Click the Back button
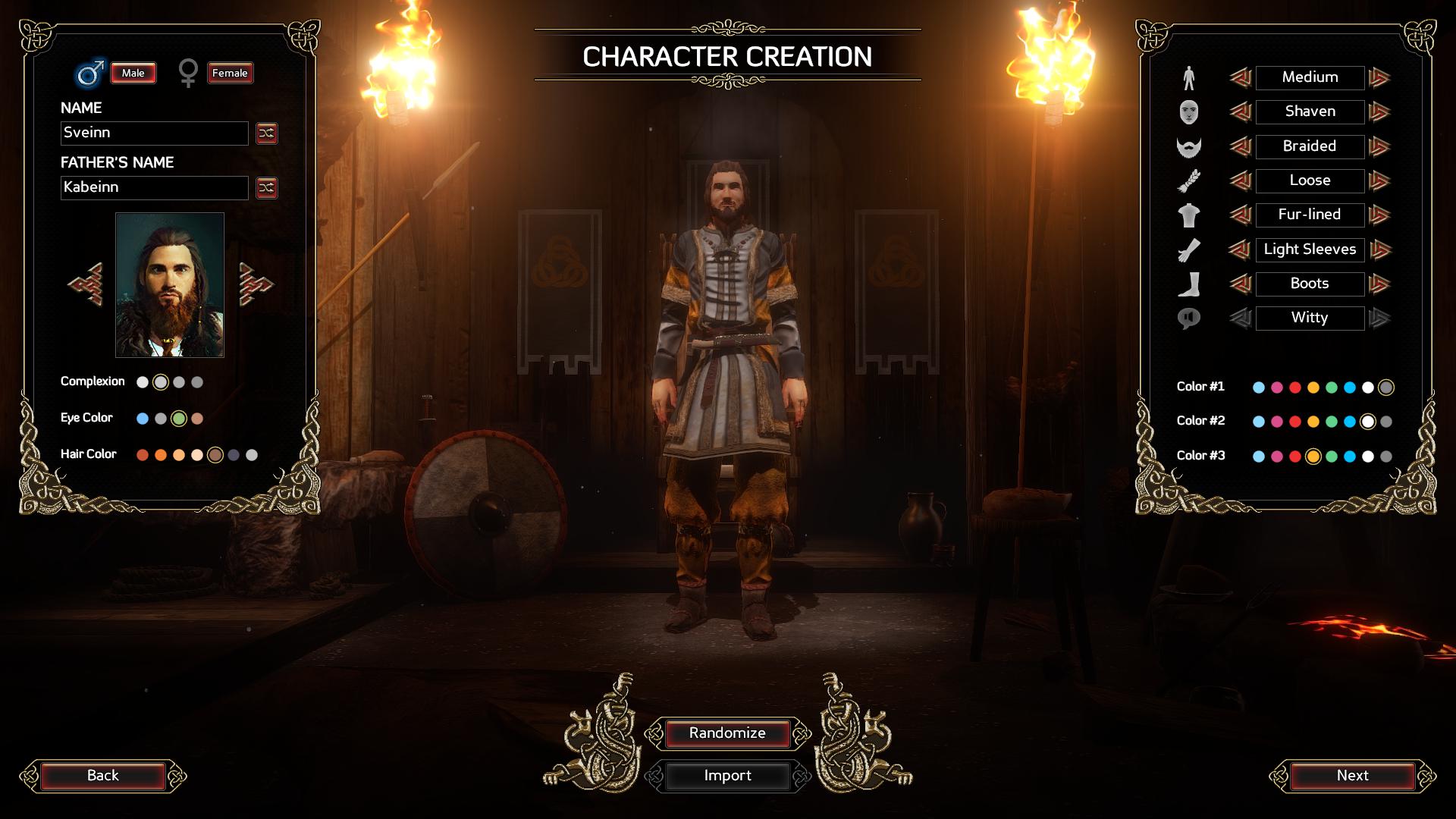The width and height of the screenshot is (1456, 819). 102,776
